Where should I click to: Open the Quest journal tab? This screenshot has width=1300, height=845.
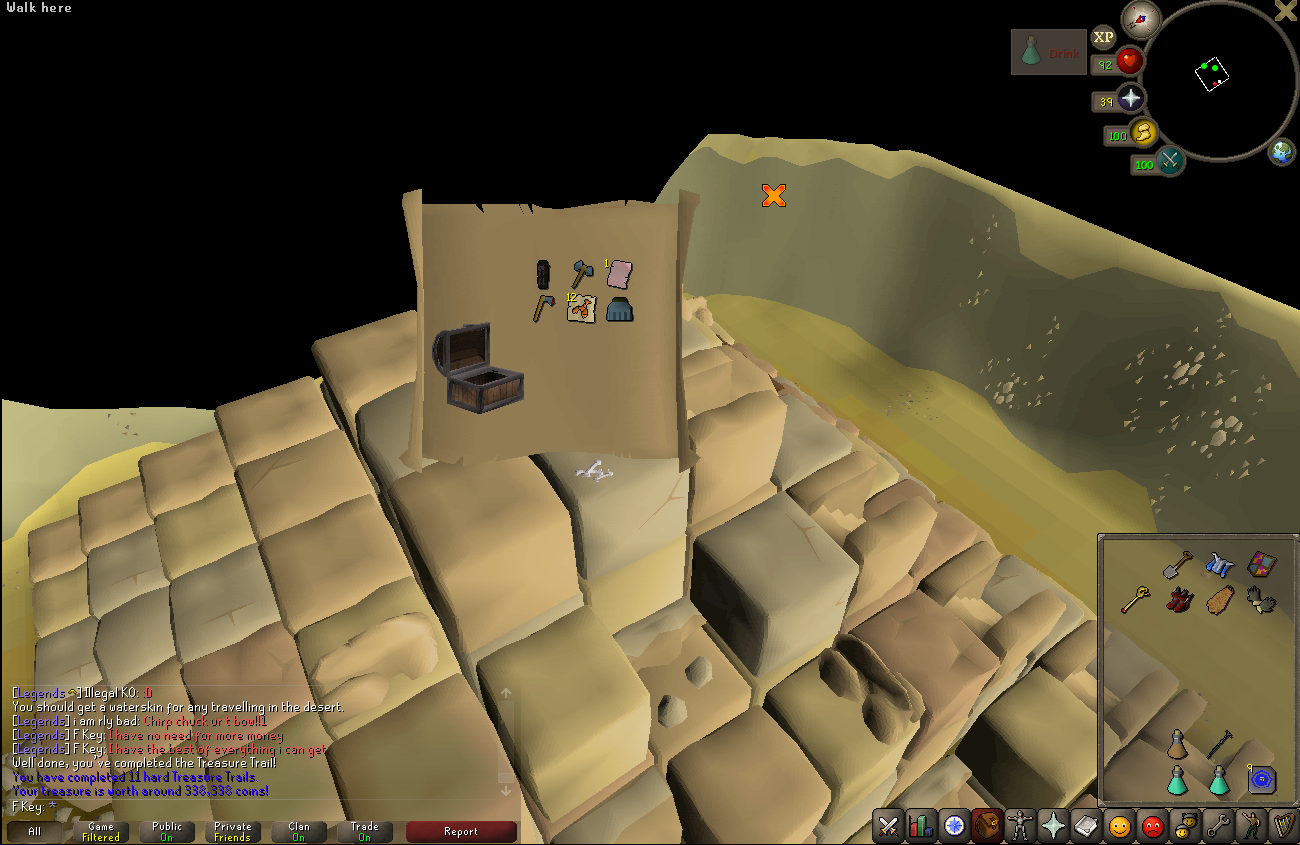click(953, 827)
